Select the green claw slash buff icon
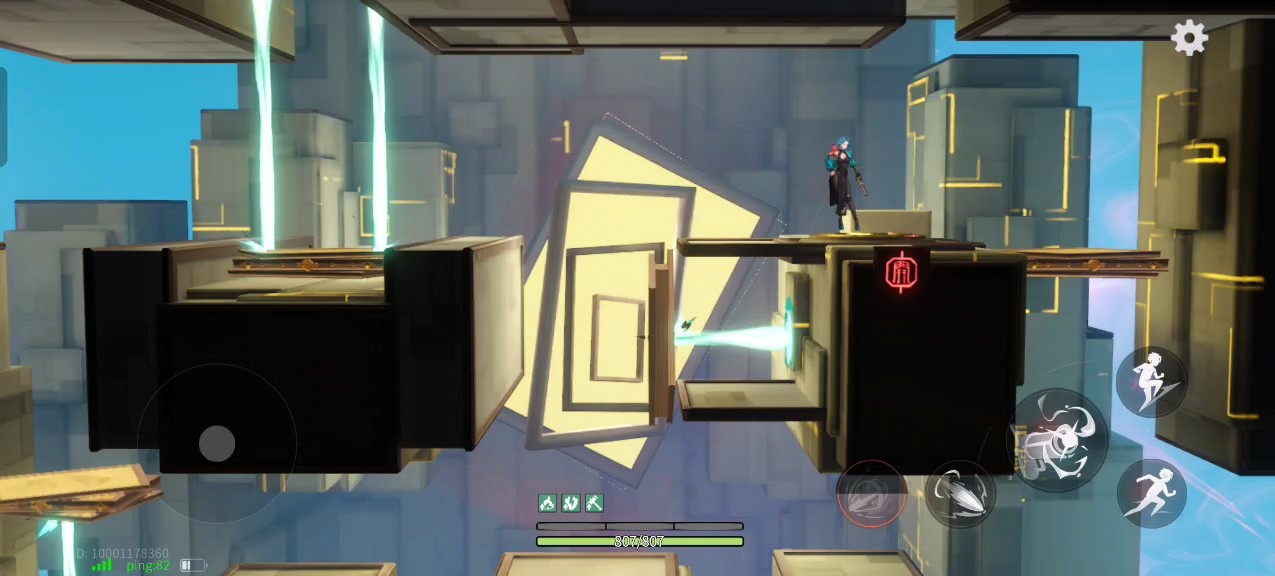 [x=570, y=502]
